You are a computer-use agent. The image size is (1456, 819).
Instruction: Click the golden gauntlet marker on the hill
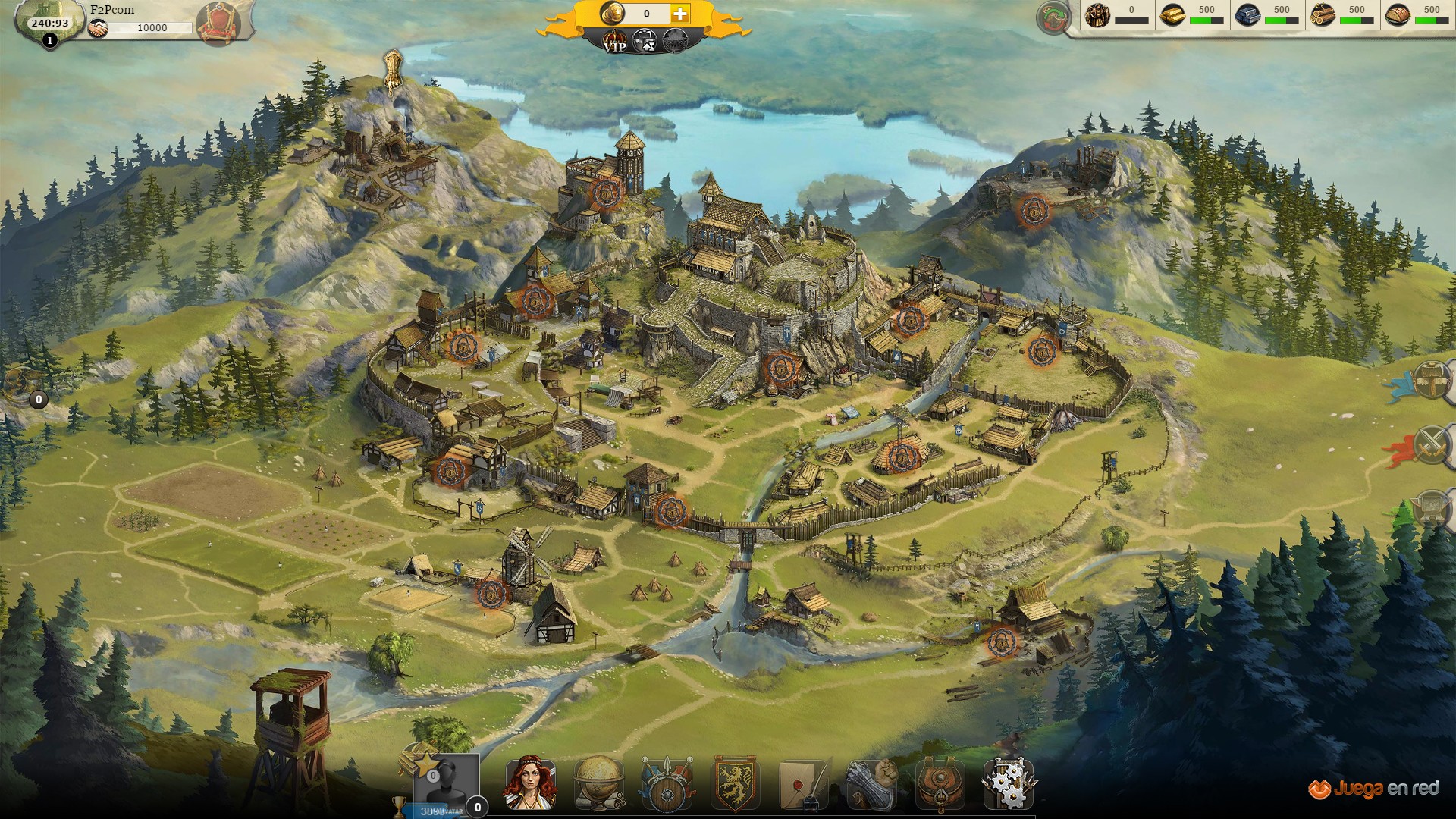point(392,71)
